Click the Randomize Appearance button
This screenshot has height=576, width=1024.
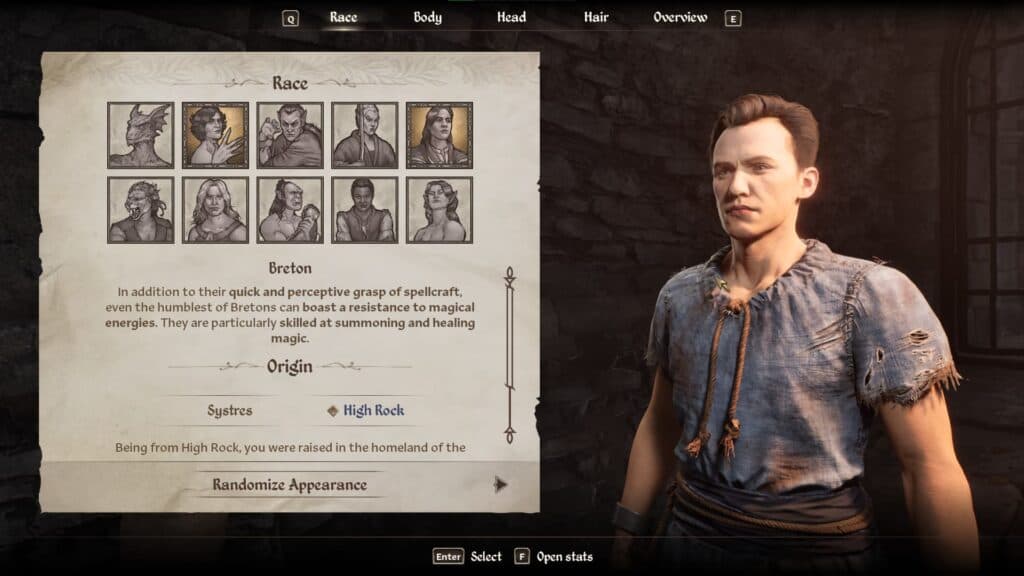pyautogui.click(x=289, y=485)
